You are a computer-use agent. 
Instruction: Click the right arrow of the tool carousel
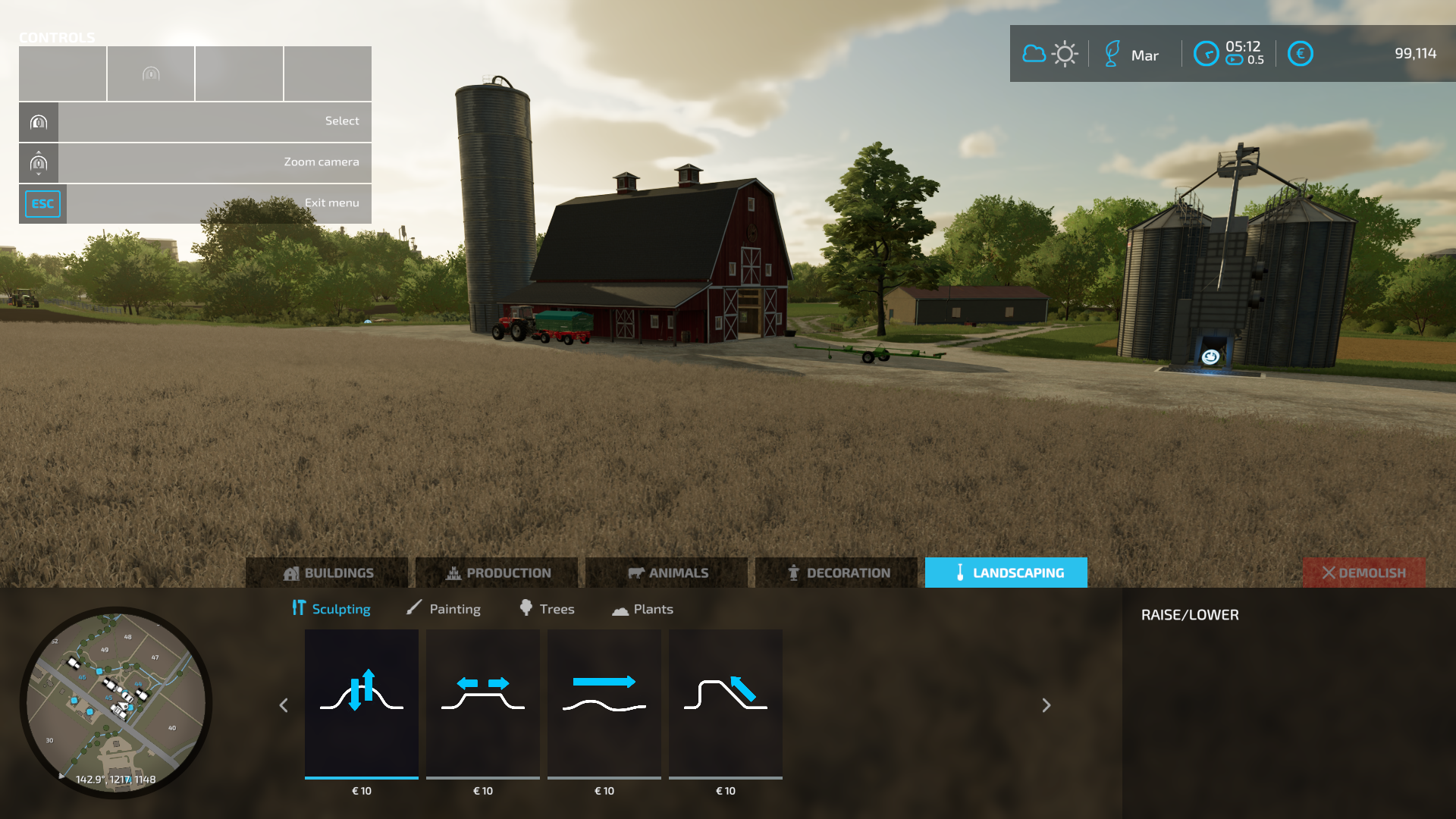point(1046,705)
